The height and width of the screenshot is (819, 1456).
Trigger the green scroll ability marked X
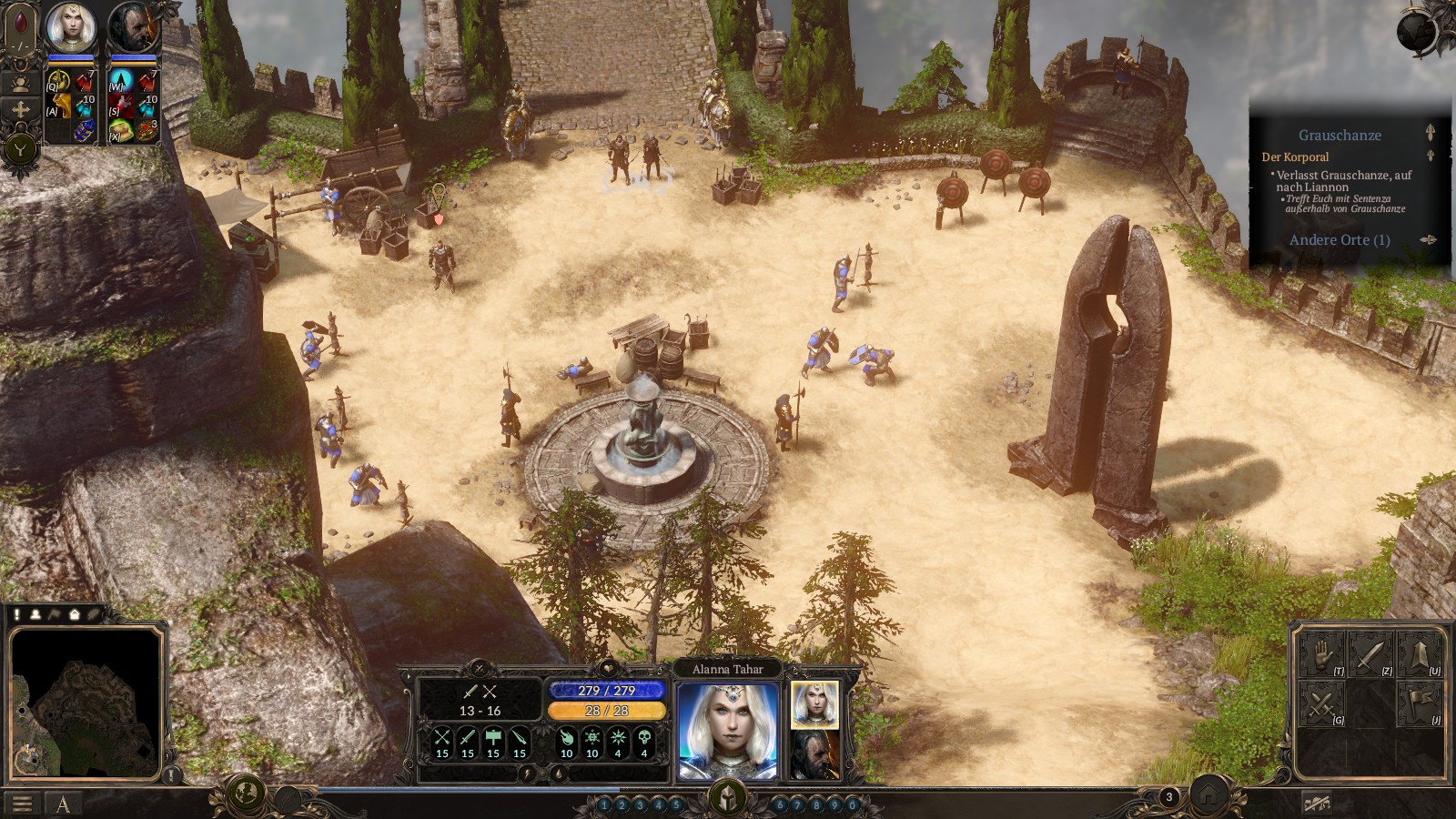pos(122,130)
